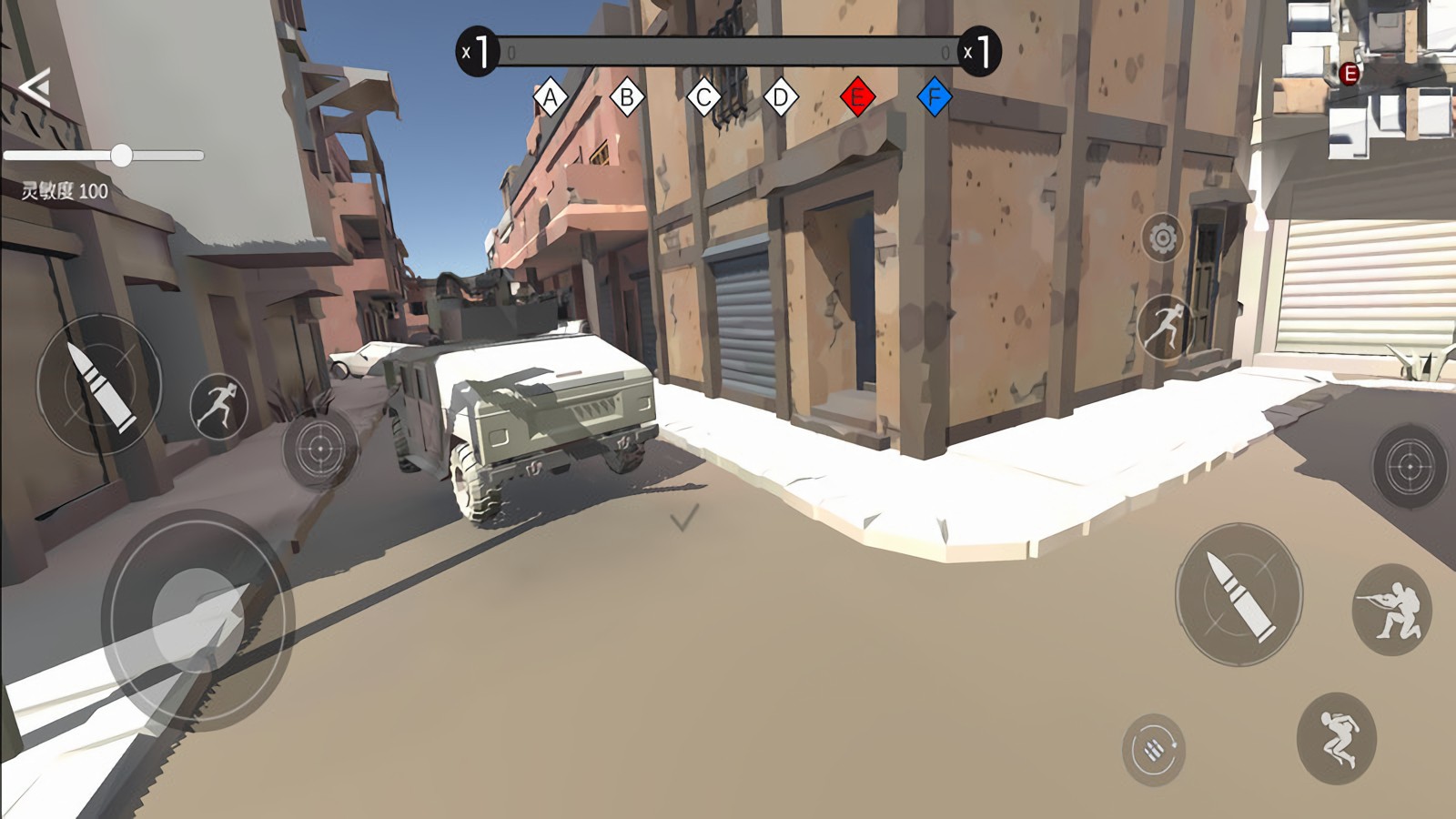Activate the kneeling rifleman crouch button
1456x819 pixels.
point(1391,609)
